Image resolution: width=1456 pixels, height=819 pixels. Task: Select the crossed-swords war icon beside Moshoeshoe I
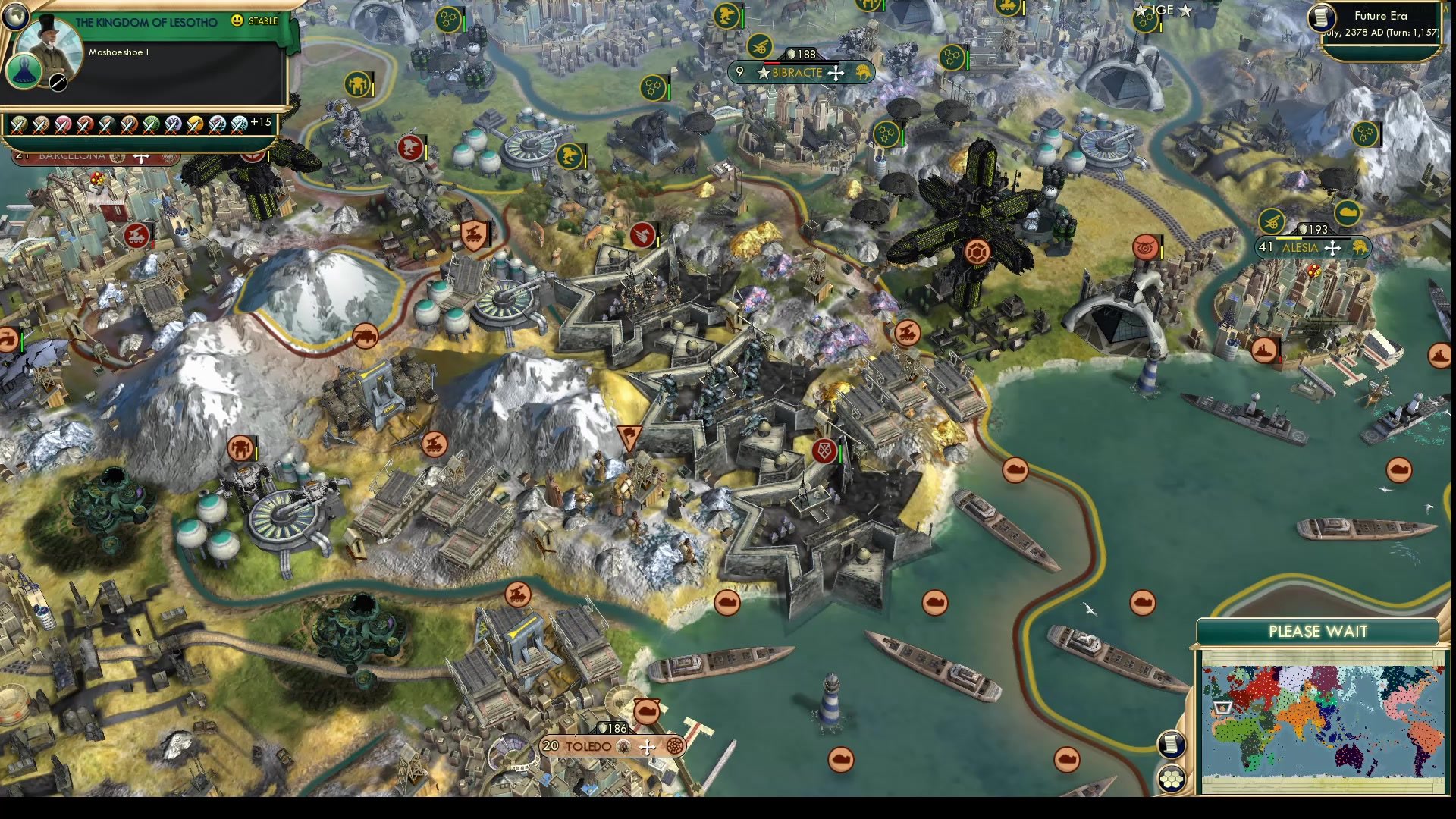click(x=57, y=83)
